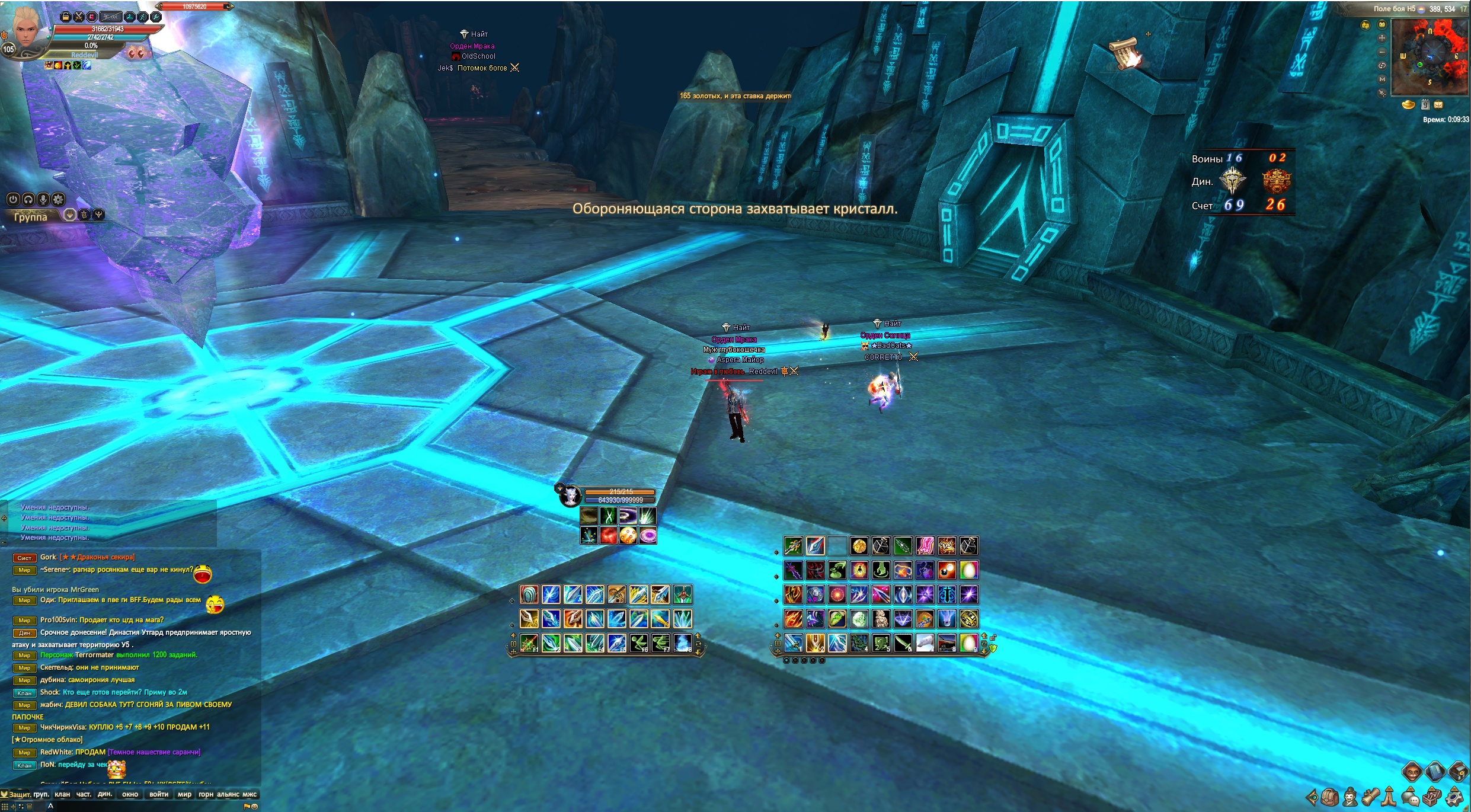Open the gear-shaped system settings
This screenshot has width=1471, height=812.
(1454, 797)
